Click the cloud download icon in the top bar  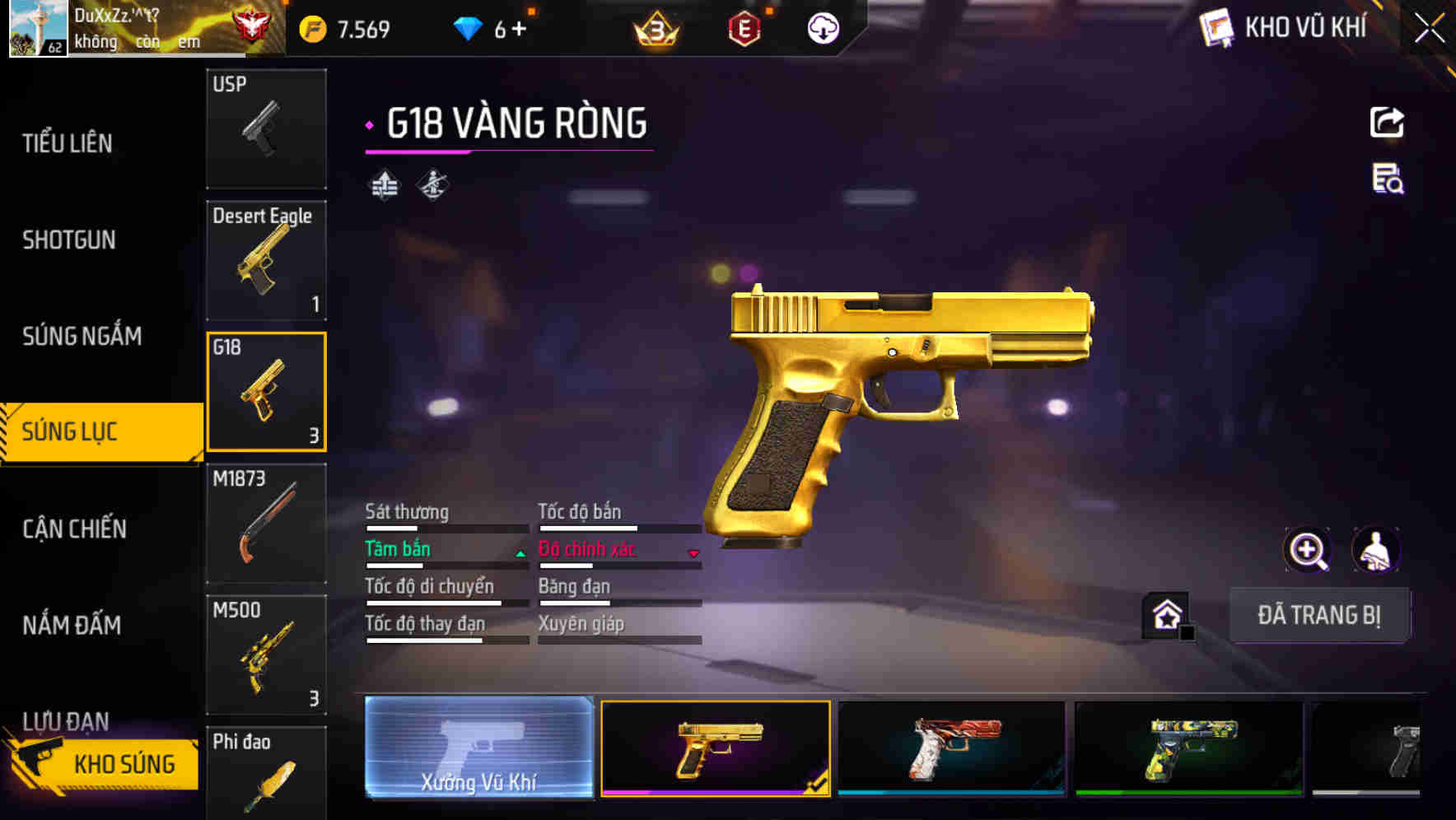click(821, 29)
